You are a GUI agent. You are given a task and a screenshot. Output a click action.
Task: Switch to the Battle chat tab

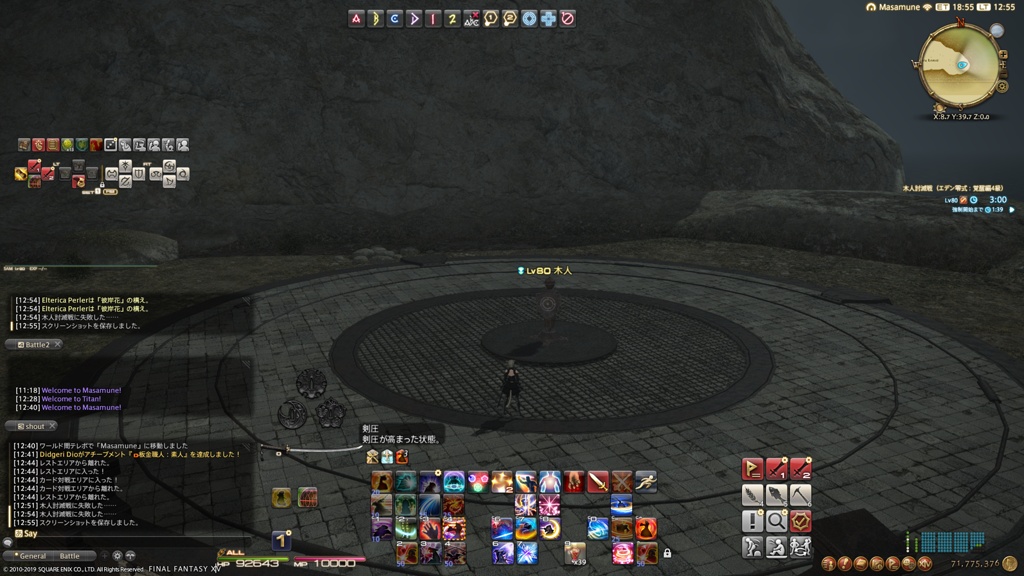pyautogui.click(x=70, y=556)
